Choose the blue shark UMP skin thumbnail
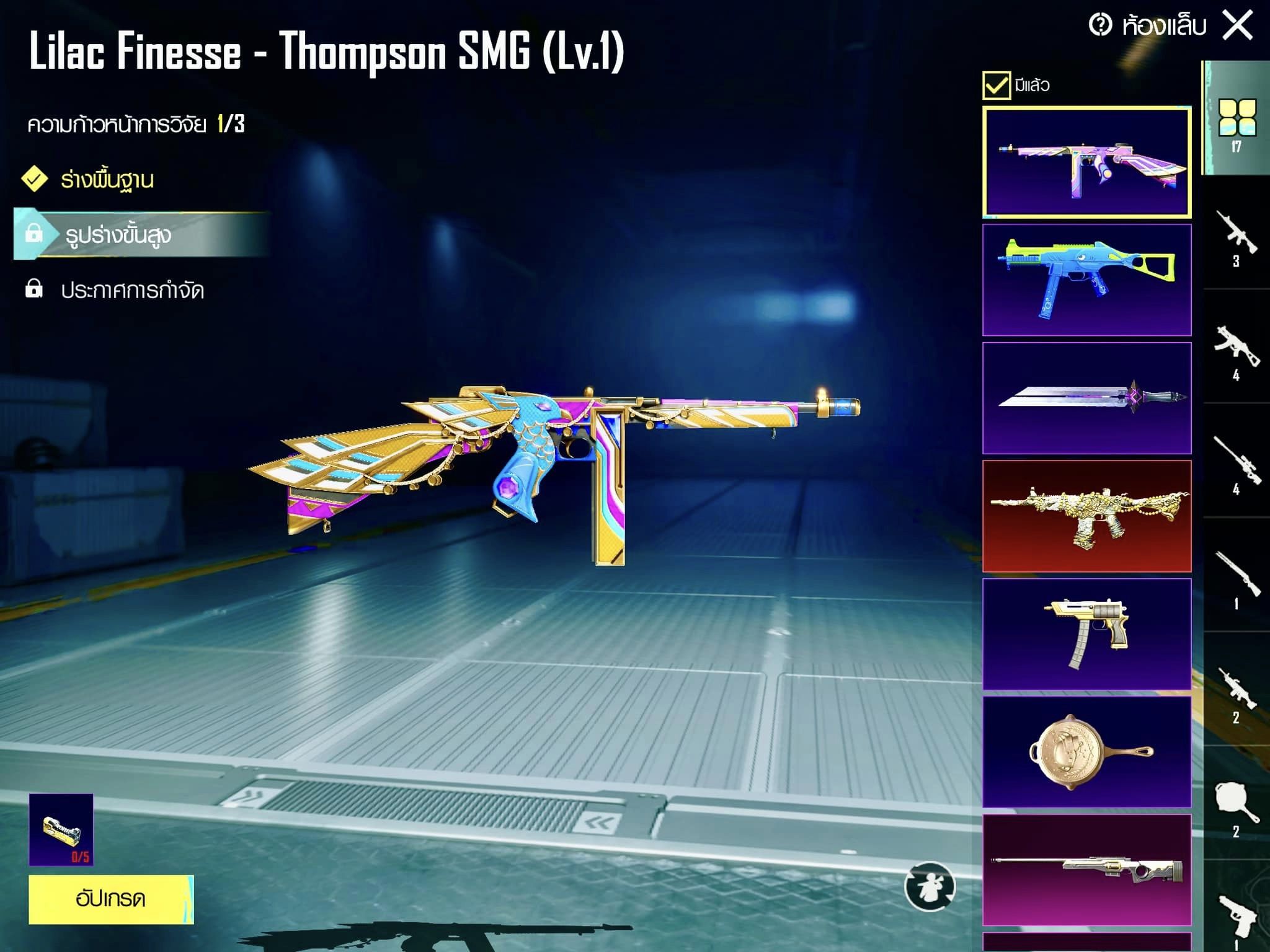 pyautogui.click(x=1086, y=280)
